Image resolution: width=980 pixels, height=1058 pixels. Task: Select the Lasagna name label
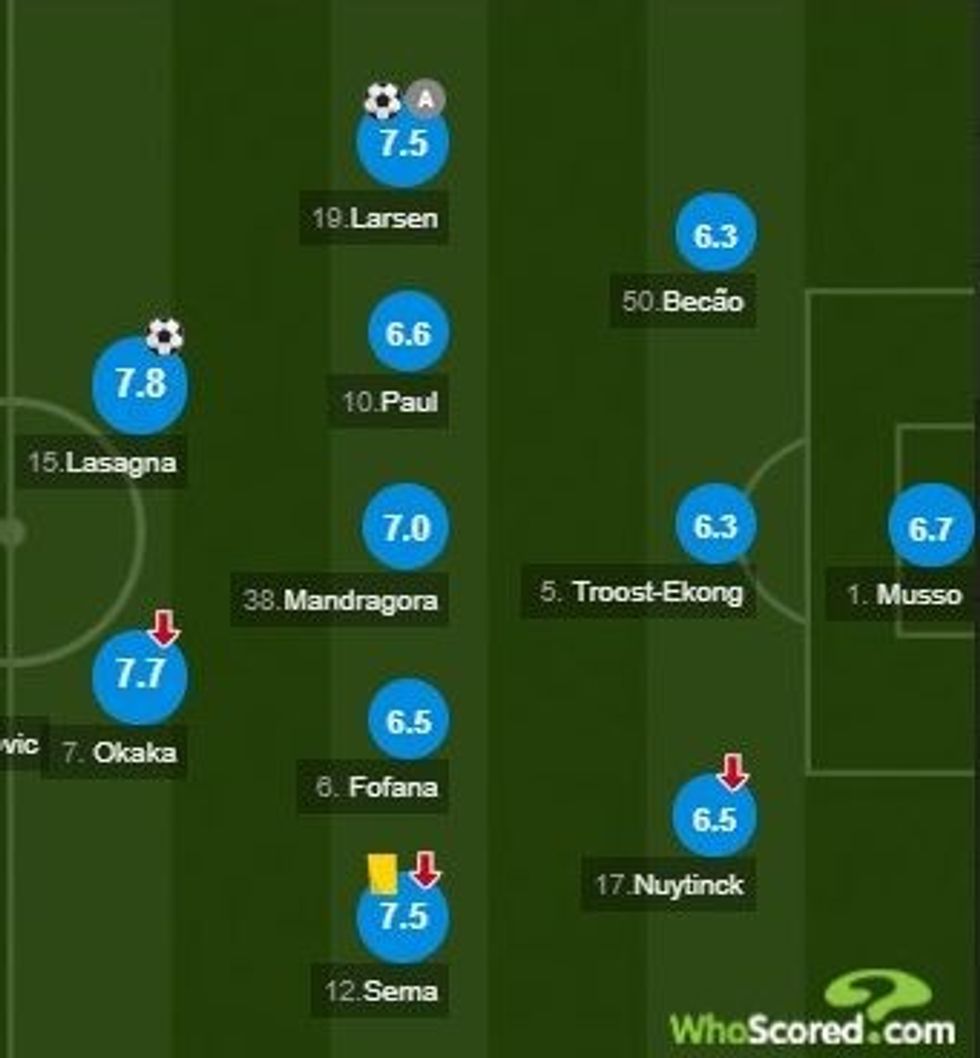[x=103, y=463]
